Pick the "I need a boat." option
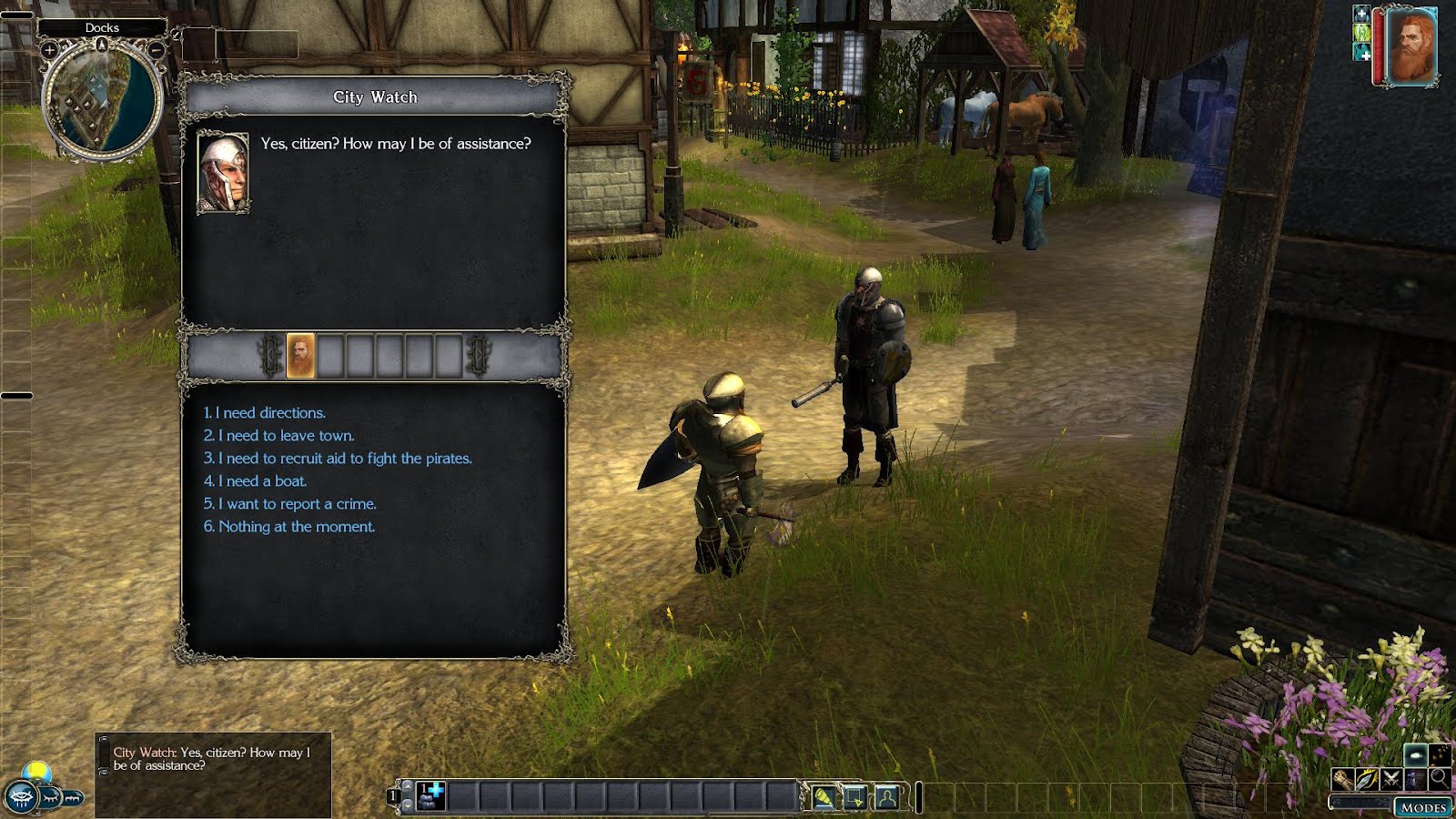1456x819 pixels. tap(256, 481)
